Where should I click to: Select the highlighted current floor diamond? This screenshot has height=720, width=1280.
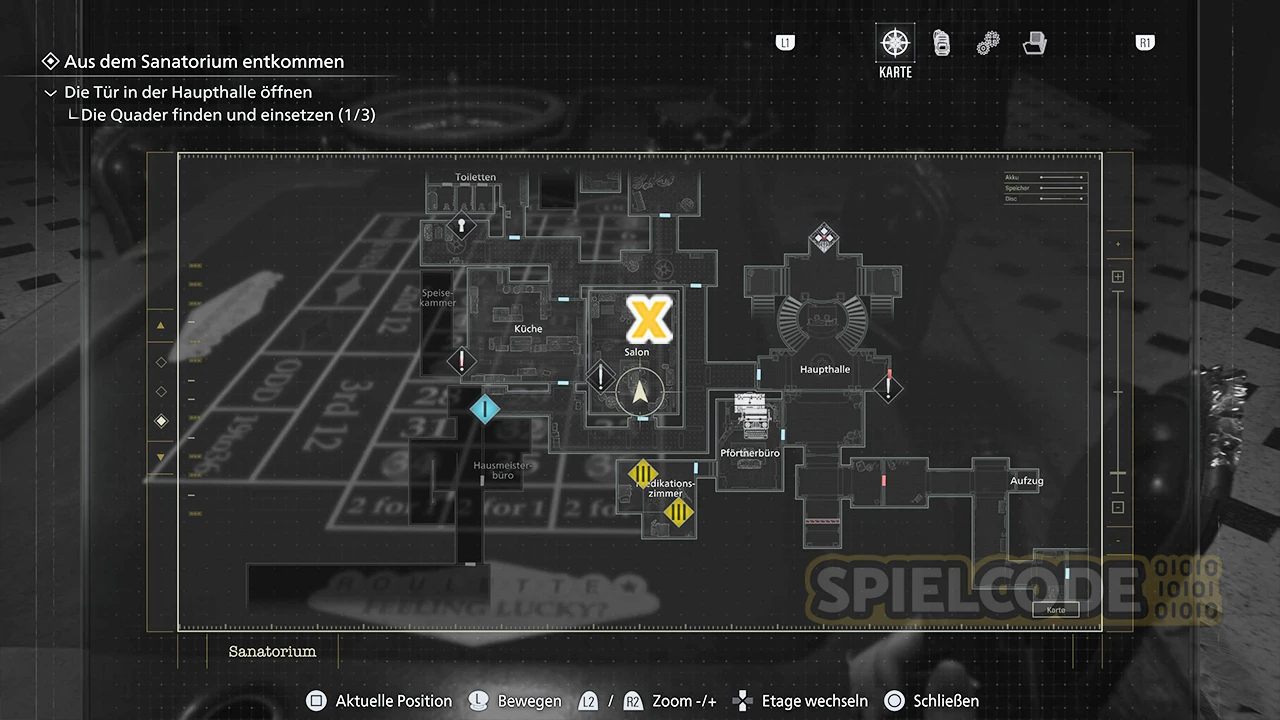tap(161, 422)
